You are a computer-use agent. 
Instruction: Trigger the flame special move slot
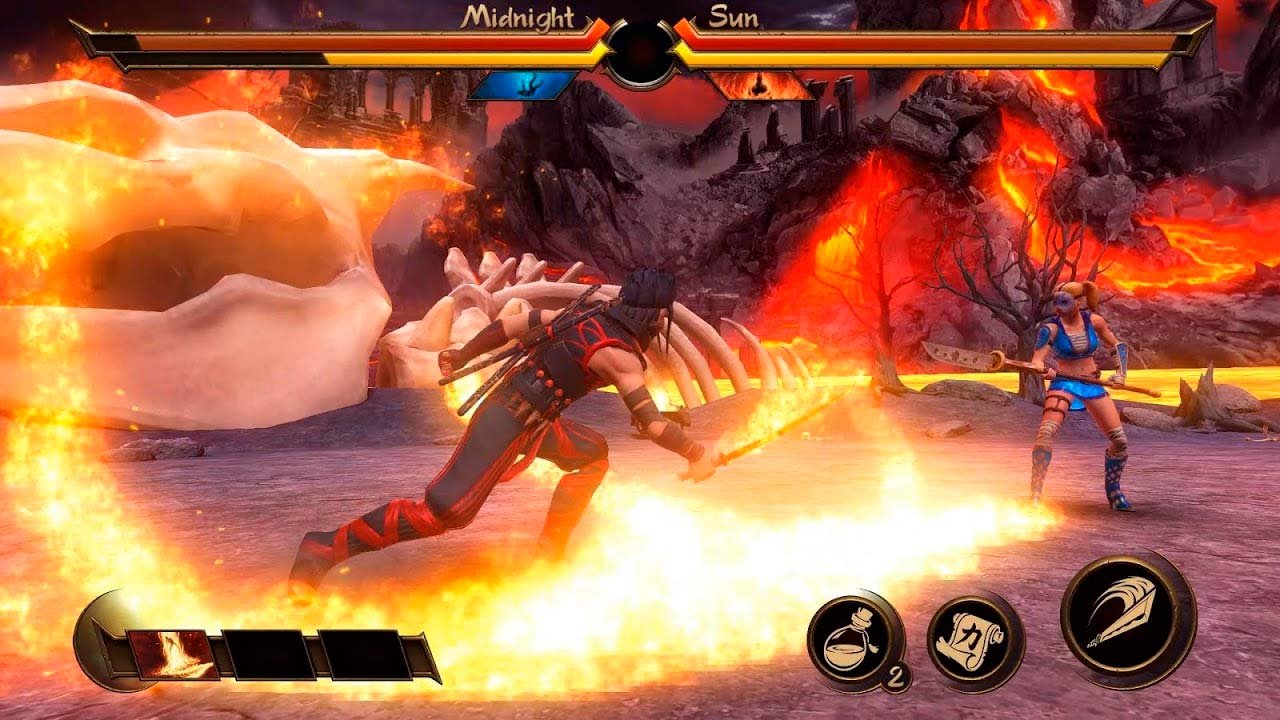(x=172, y=655)
